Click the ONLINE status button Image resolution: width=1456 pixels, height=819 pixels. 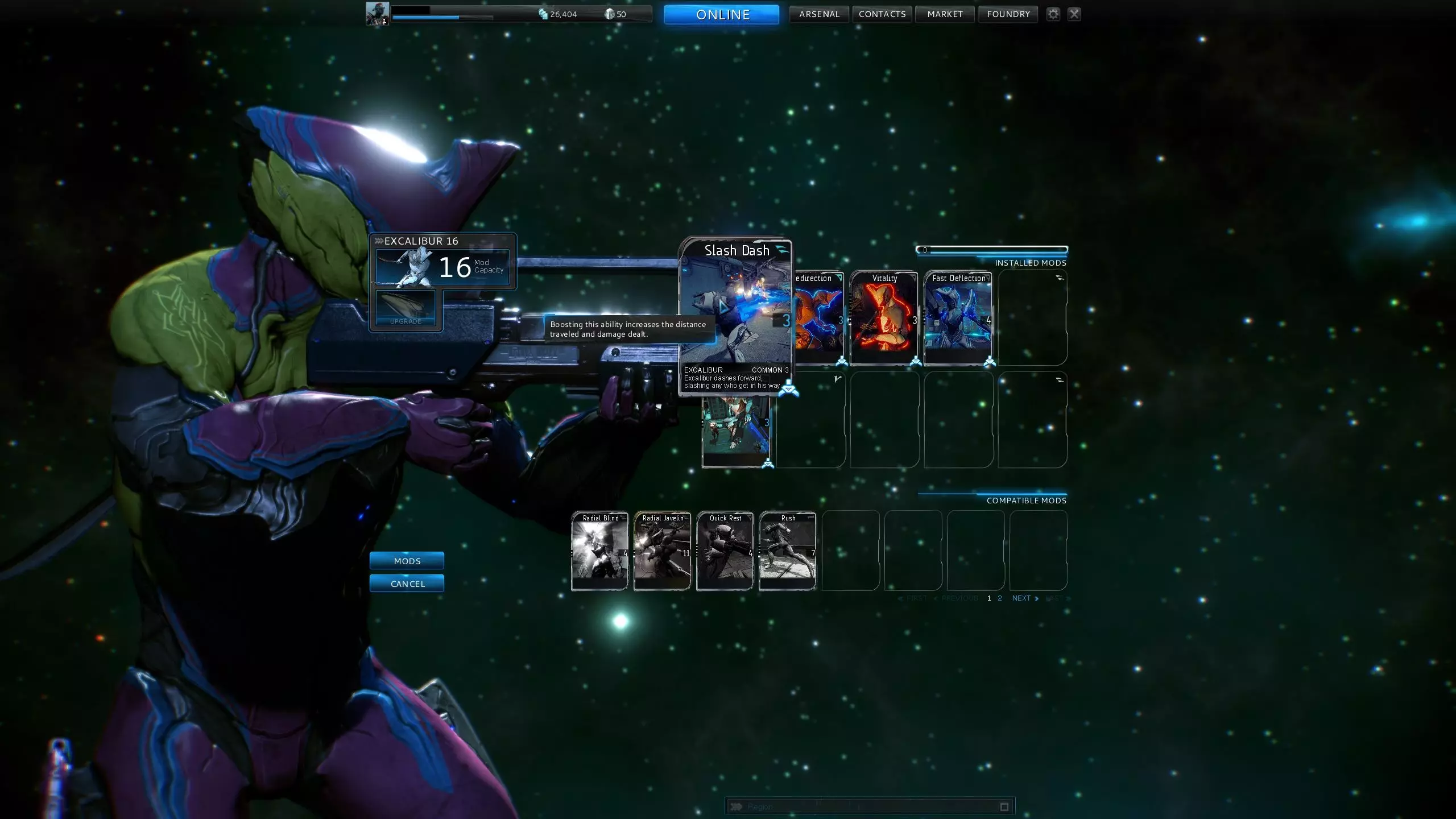tap(721, 15)
